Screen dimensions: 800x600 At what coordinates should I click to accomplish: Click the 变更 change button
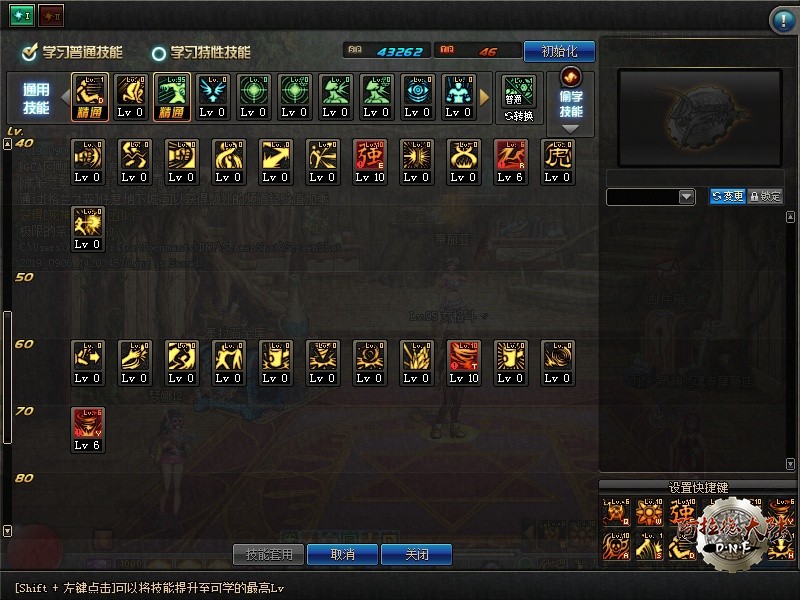728,197
